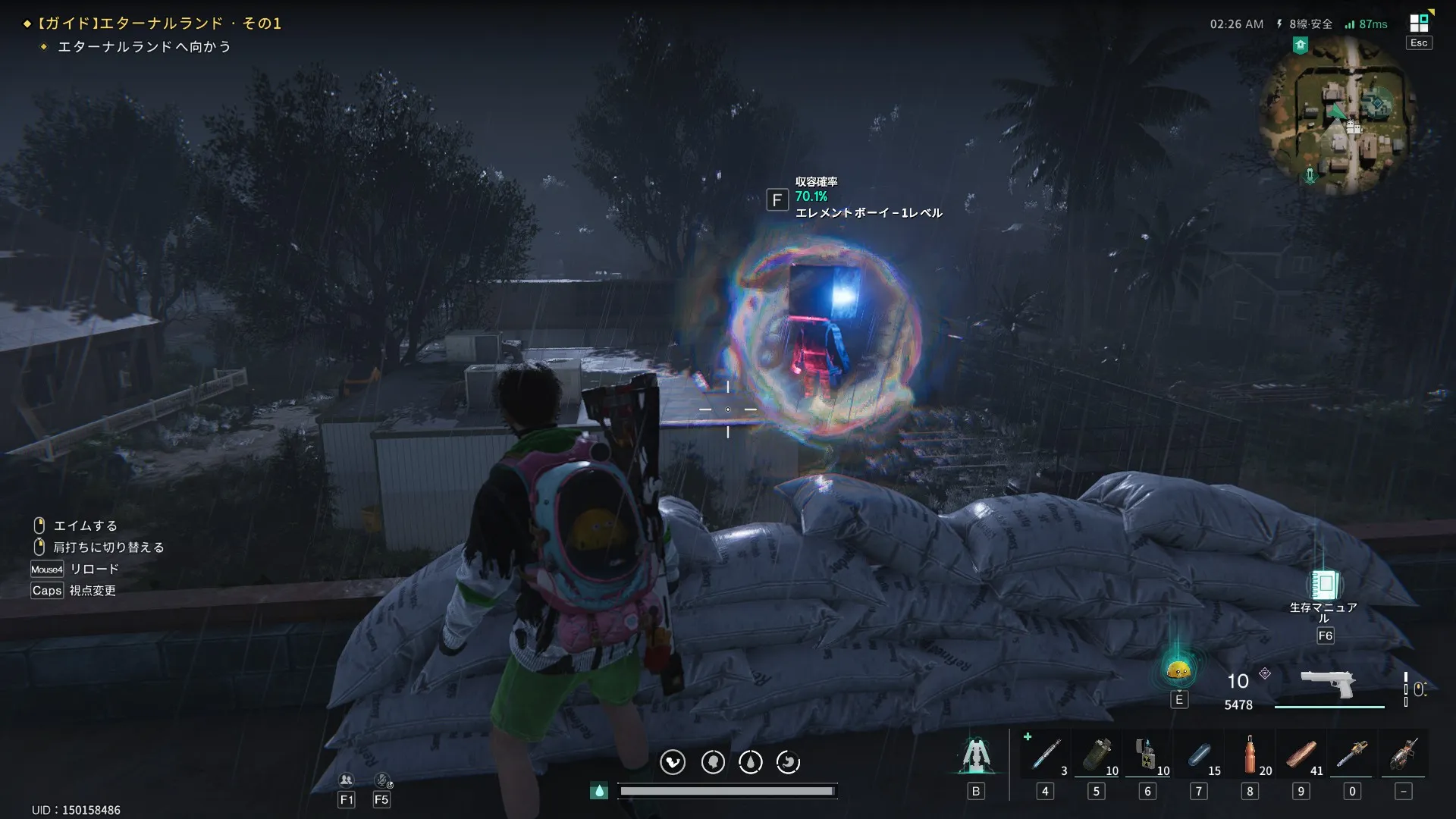Use the syringe item in hotbar
Viewport: 1456px width, 819px height.
pos(1045,755)
